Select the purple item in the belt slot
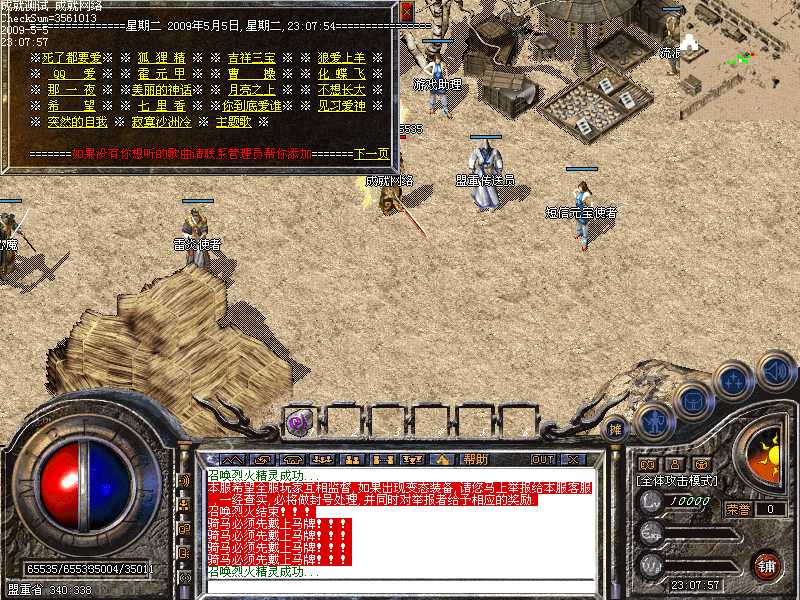Screen dimensions: 800x600 point(298,422)
